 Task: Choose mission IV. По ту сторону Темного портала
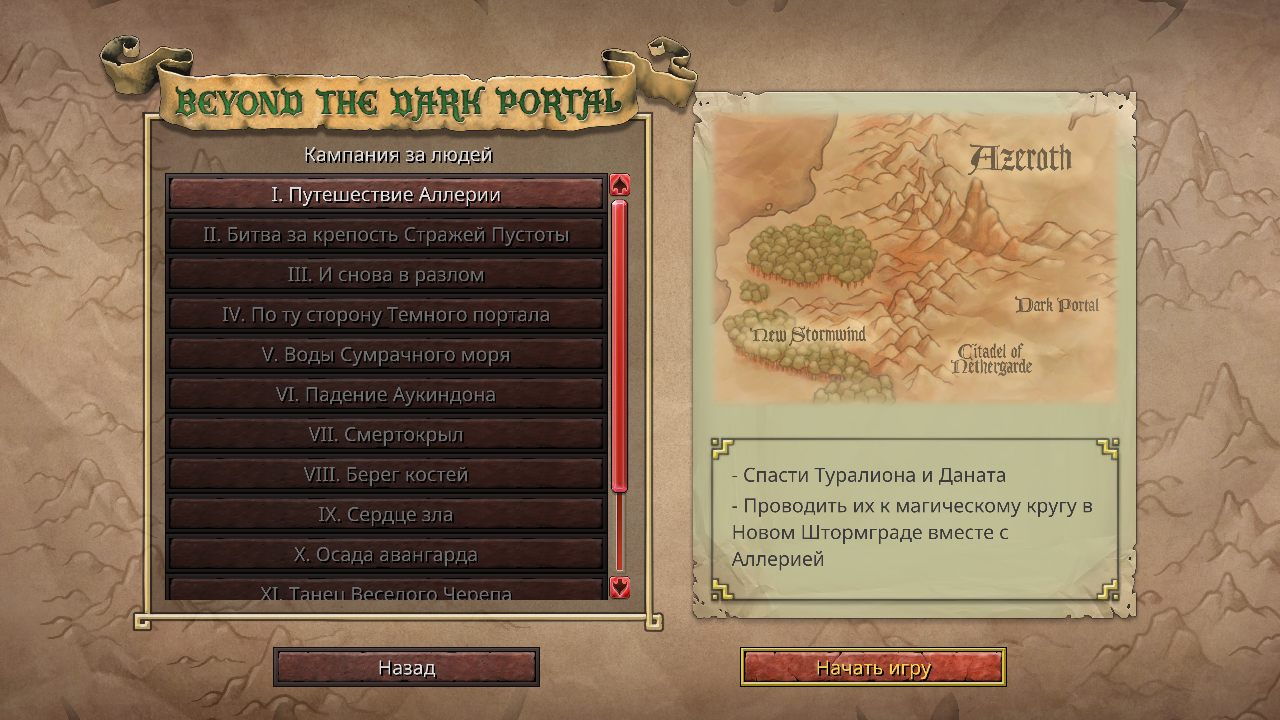coord(385,314)
